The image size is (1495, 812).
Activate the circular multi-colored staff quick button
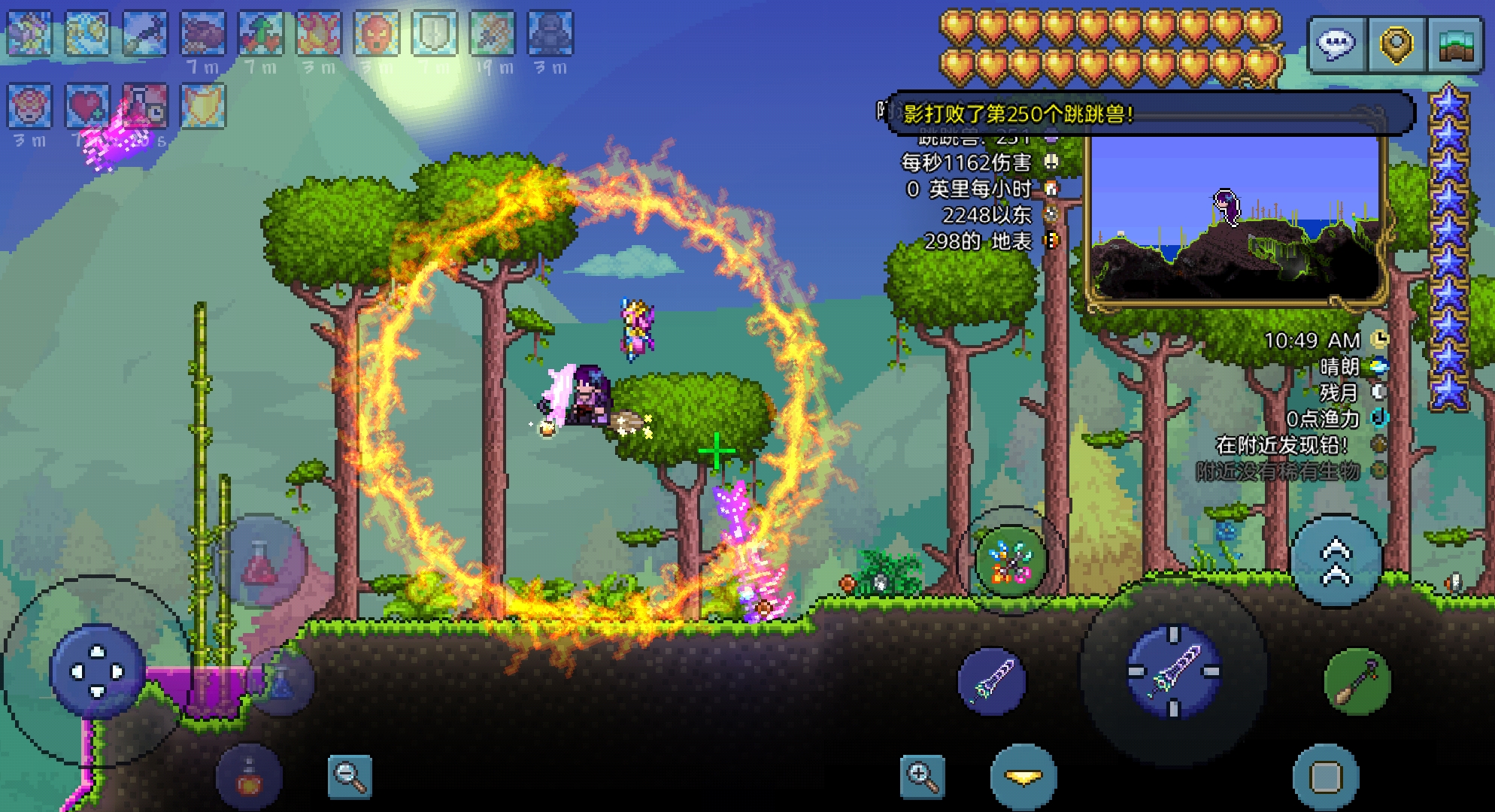(1011, 562)
